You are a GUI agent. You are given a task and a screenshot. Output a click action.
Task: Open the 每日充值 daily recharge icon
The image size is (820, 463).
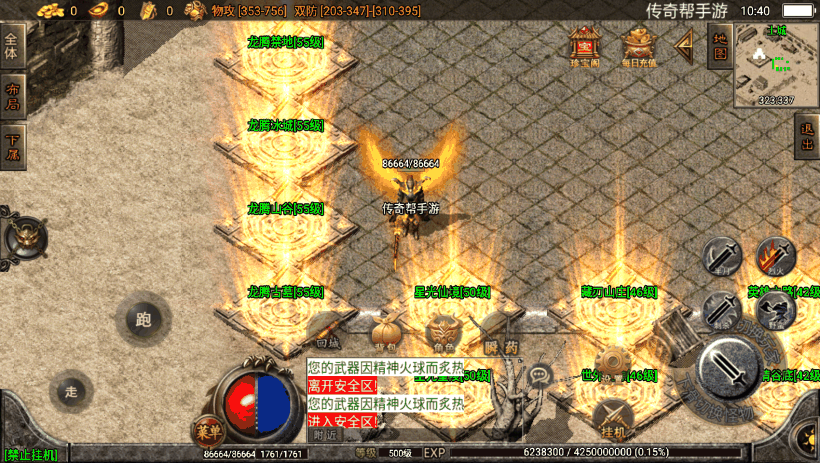639,47
